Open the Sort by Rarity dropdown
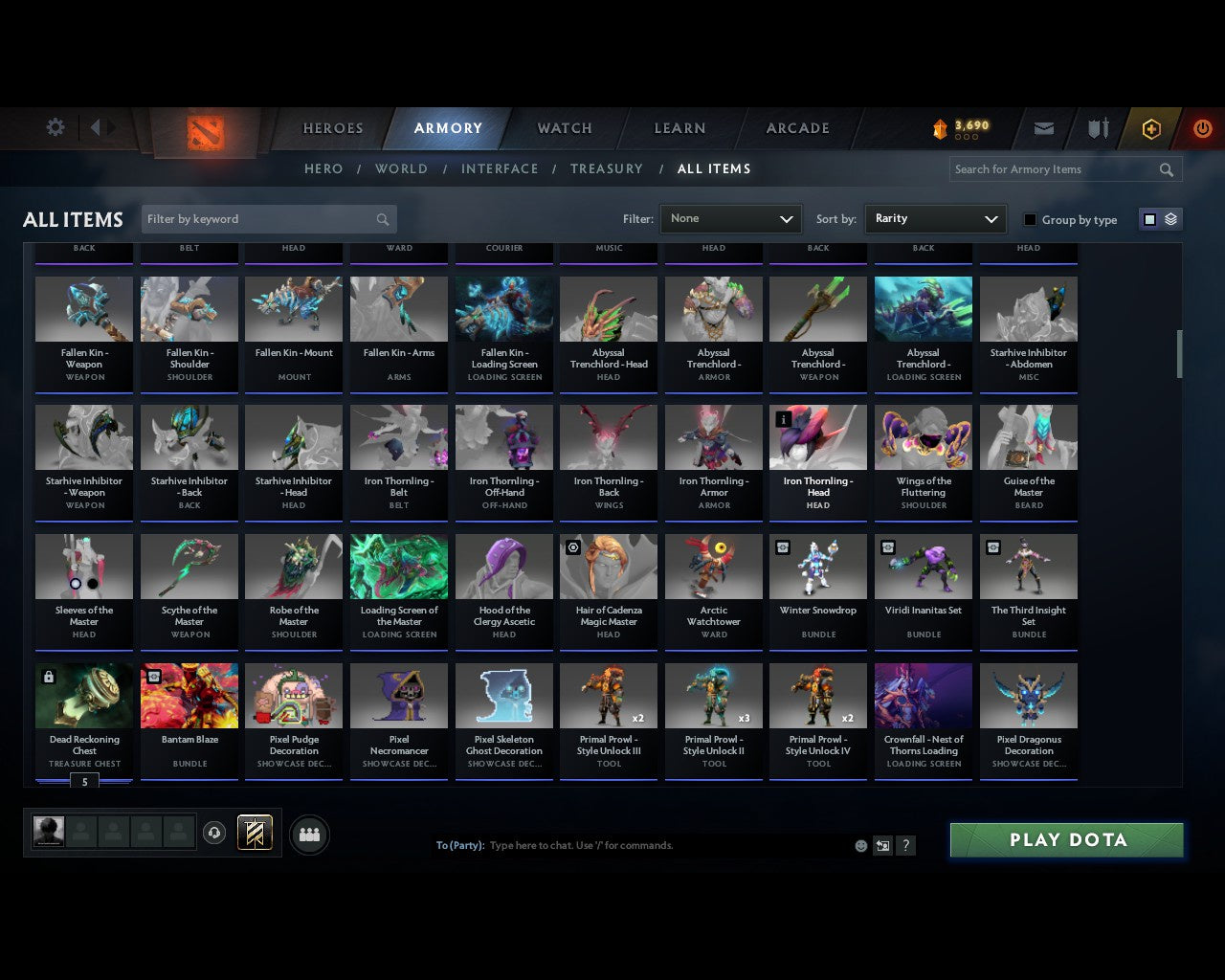The height and width of the screenshot is (980, 1225). [935, 218]
